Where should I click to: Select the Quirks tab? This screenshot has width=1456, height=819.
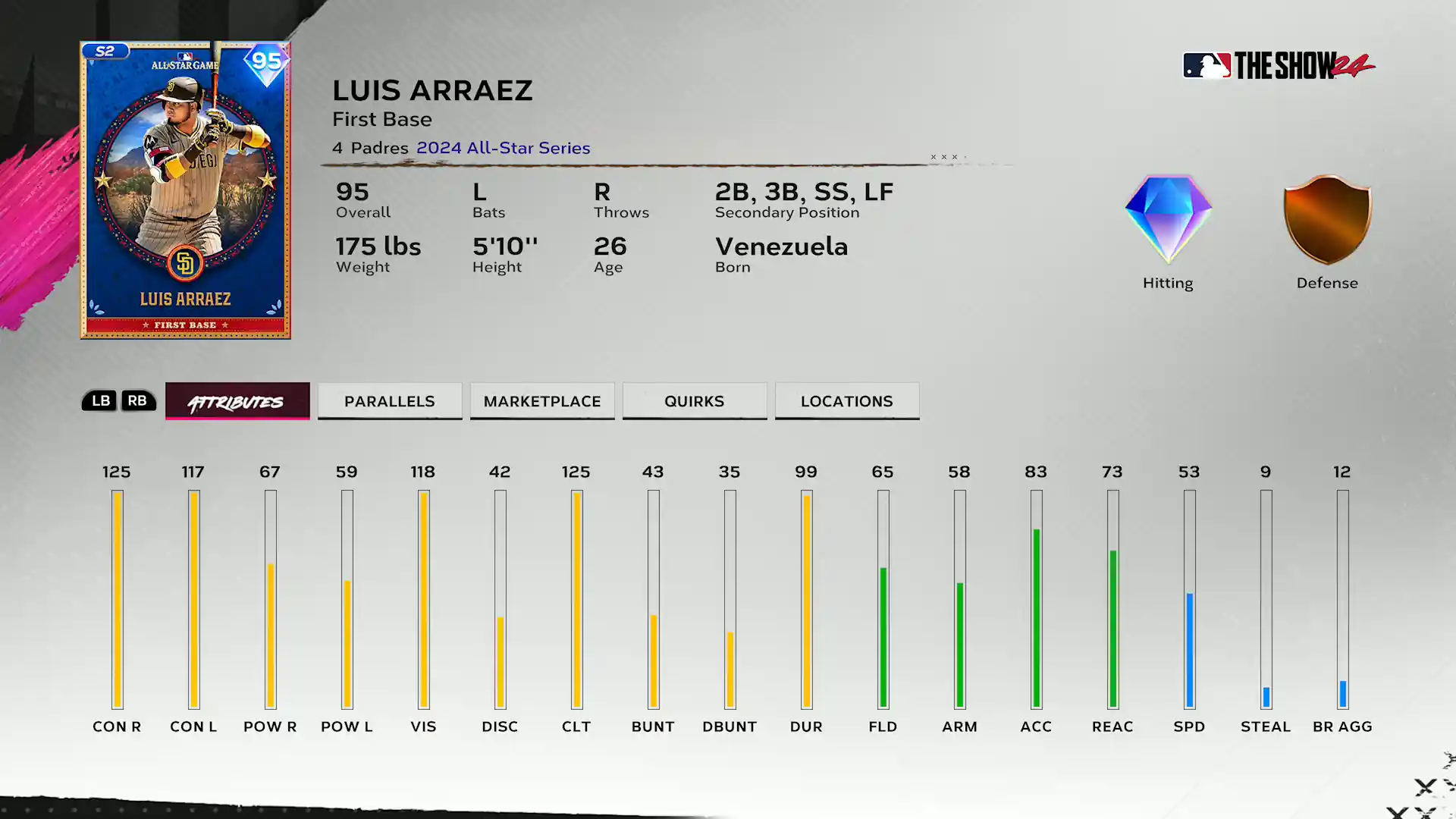click(695, 401)
